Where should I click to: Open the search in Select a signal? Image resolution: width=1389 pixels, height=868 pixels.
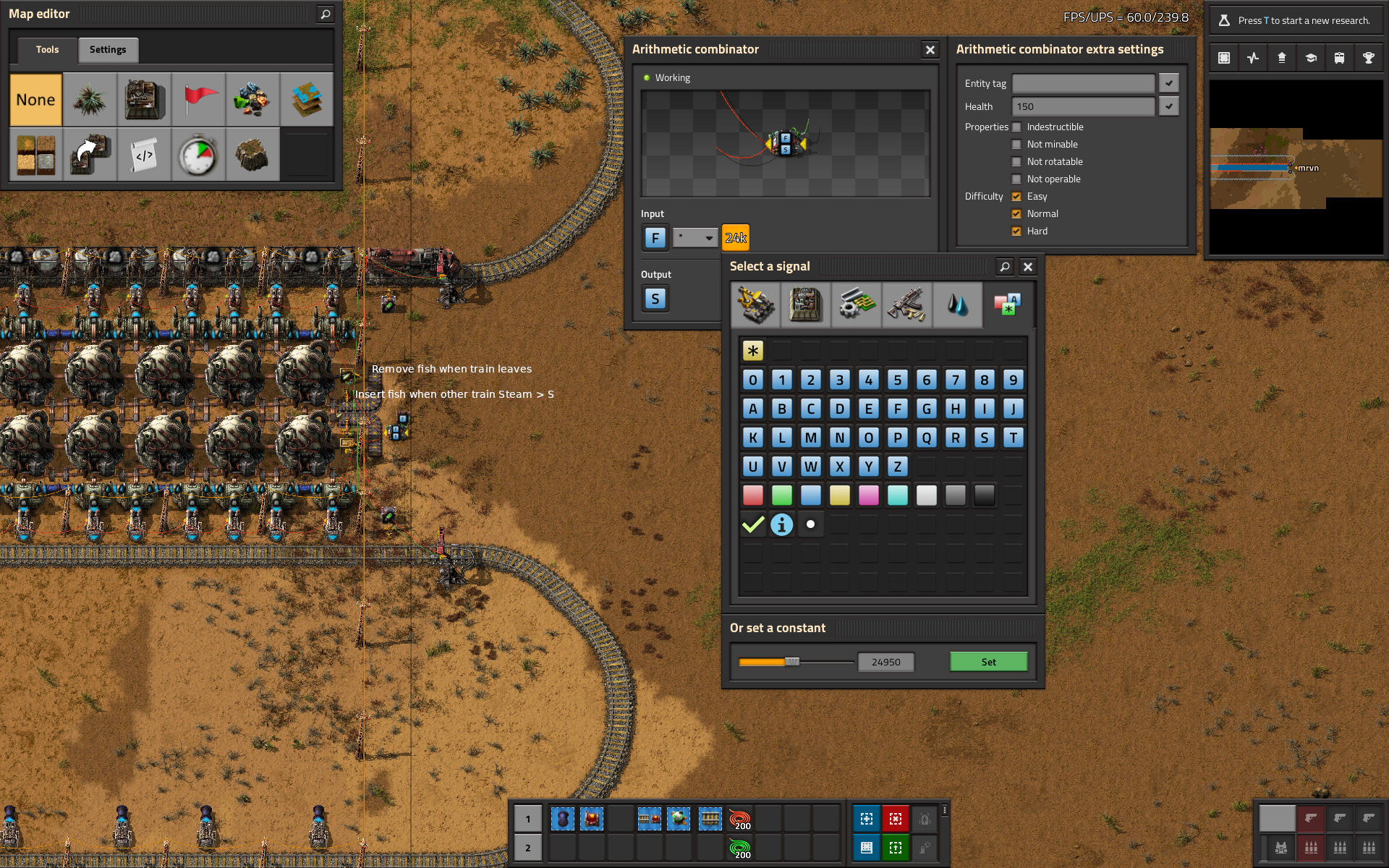pyautogui.click(x=1005, y=267)
